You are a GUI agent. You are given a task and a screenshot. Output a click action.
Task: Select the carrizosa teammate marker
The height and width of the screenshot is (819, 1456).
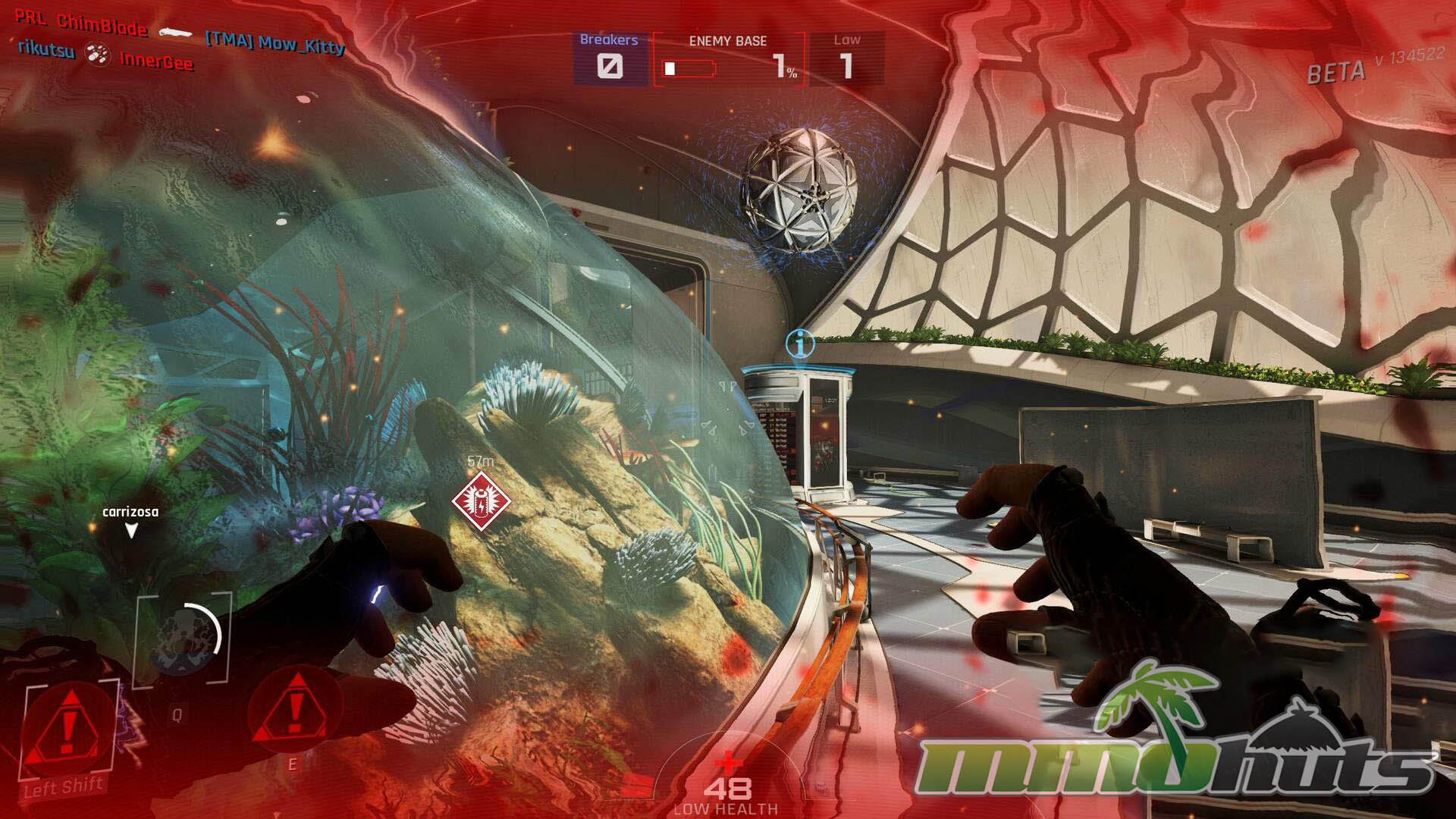tap(130, 521)
